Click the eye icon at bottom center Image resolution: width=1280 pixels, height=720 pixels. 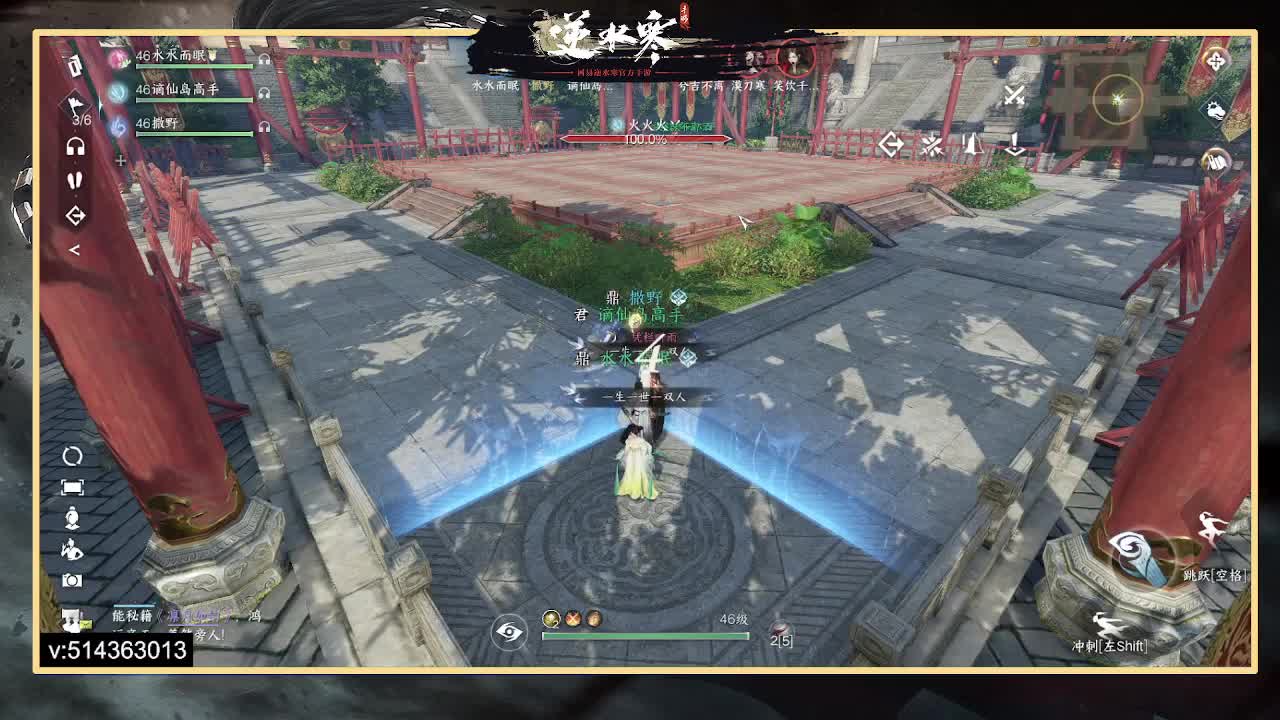pyautogui.click(x=511, y=633)
